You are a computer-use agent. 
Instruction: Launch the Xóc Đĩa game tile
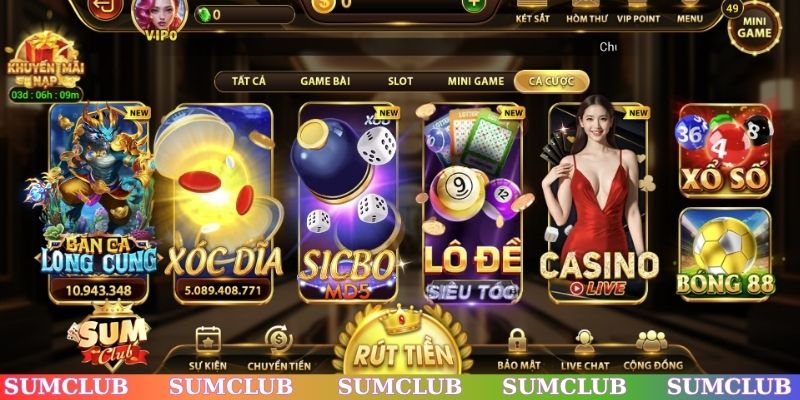coord(222,202)
